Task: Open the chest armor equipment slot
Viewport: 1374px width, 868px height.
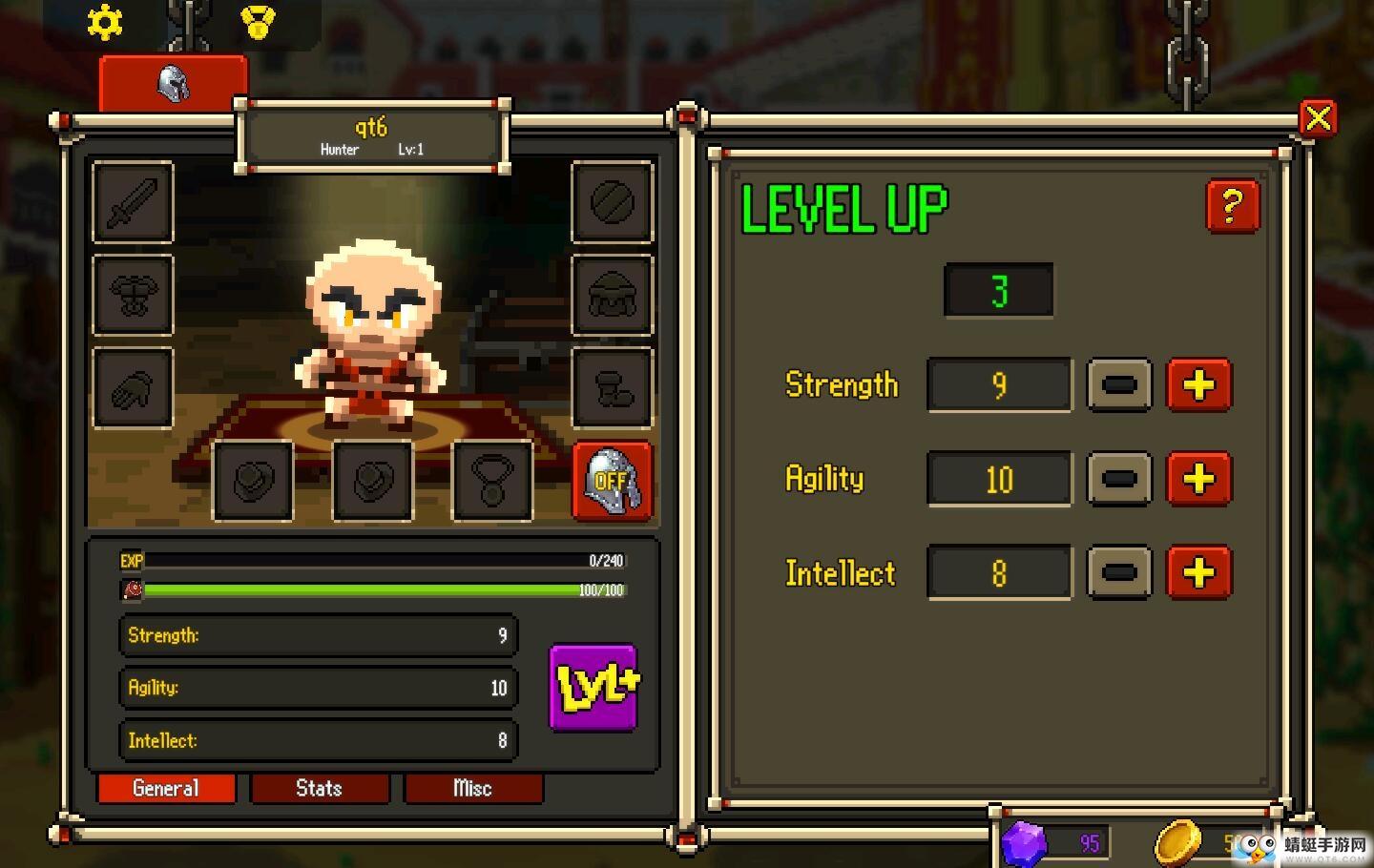Action: click(132, 296)
